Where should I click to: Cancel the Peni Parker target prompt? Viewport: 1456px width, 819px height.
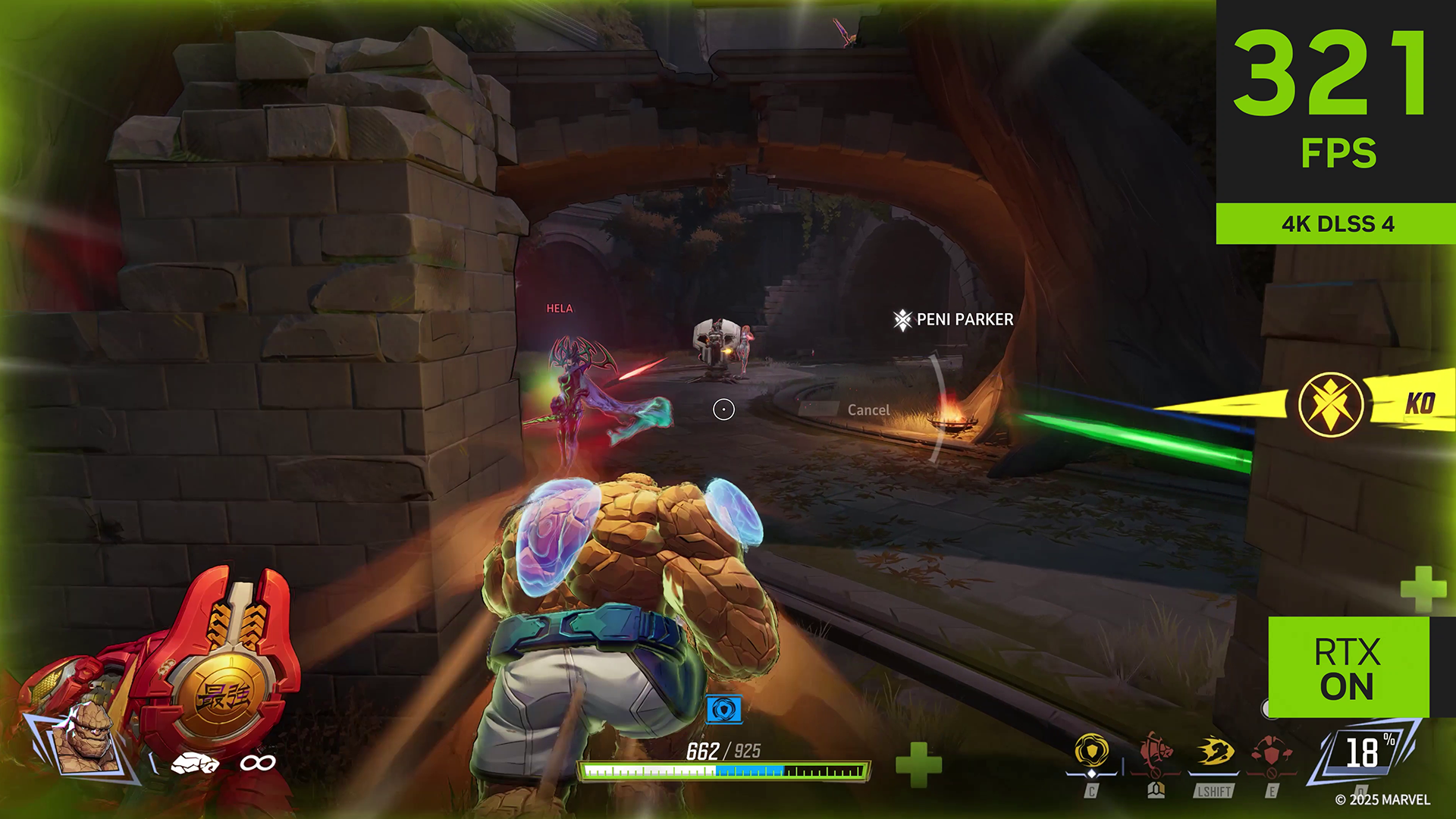868,410
